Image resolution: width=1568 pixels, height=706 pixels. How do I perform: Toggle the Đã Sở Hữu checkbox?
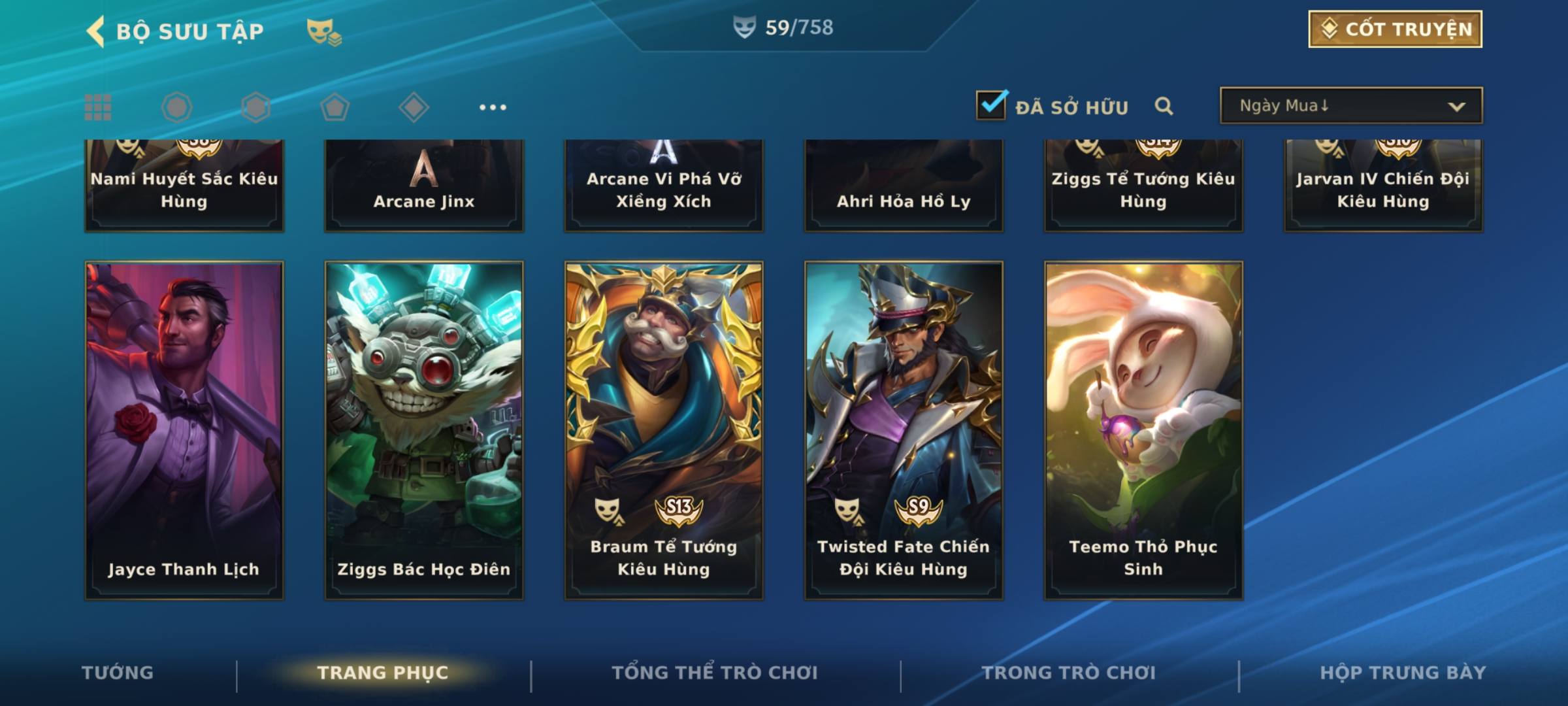point(991,105)
